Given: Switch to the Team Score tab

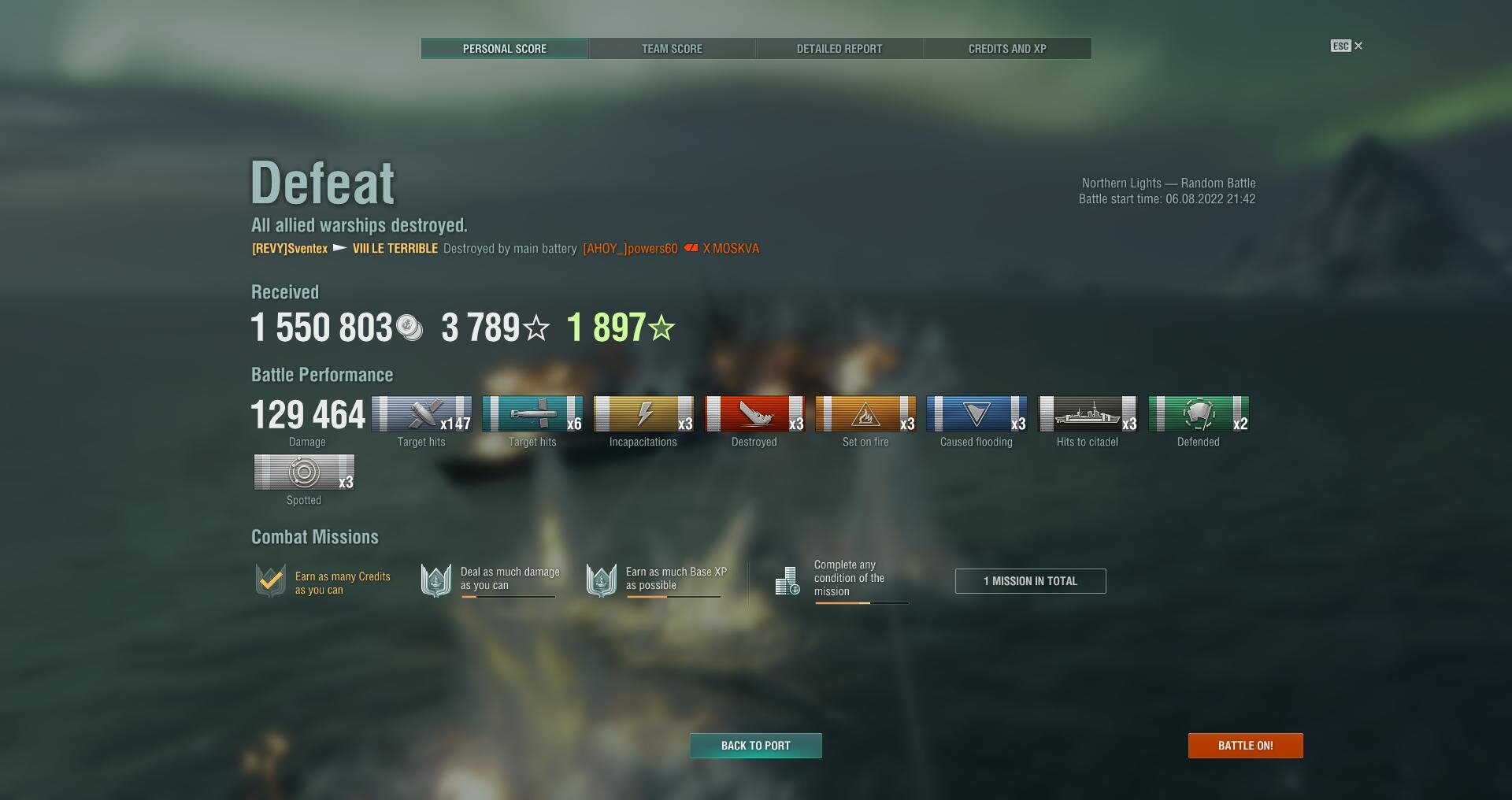Looking at the screenshot, I should (x=672, y=49).
